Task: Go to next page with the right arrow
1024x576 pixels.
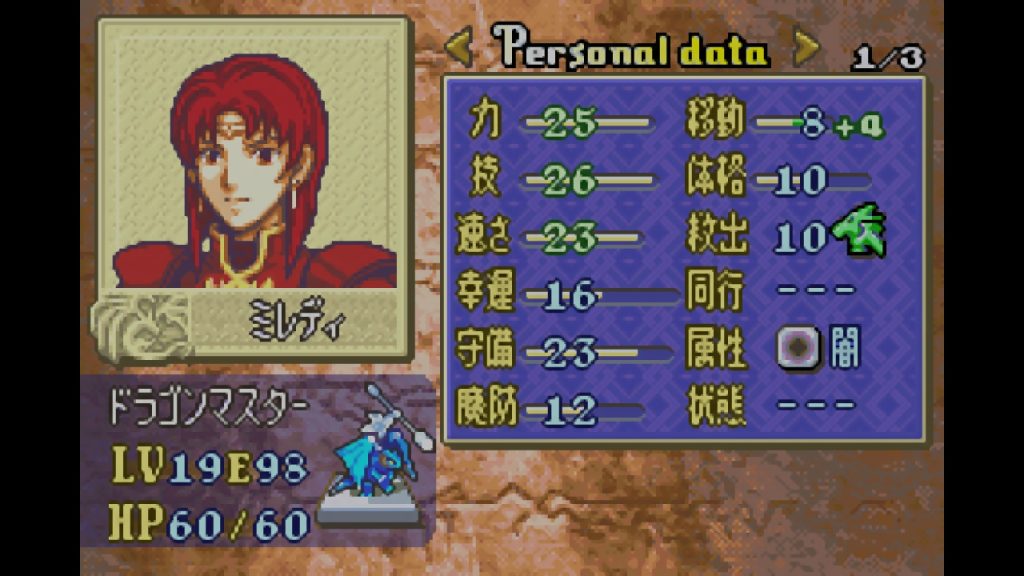Action: click(x=806, y=47)
